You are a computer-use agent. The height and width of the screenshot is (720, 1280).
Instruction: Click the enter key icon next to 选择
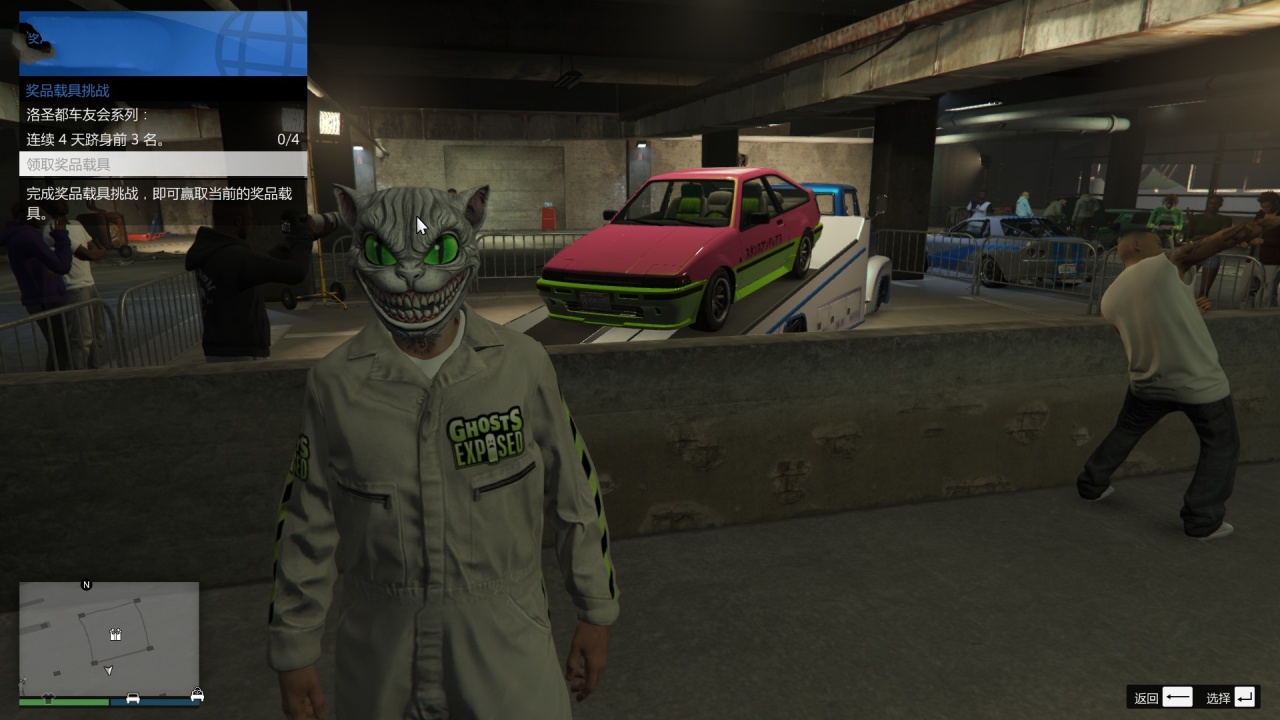coord(1244,697)
